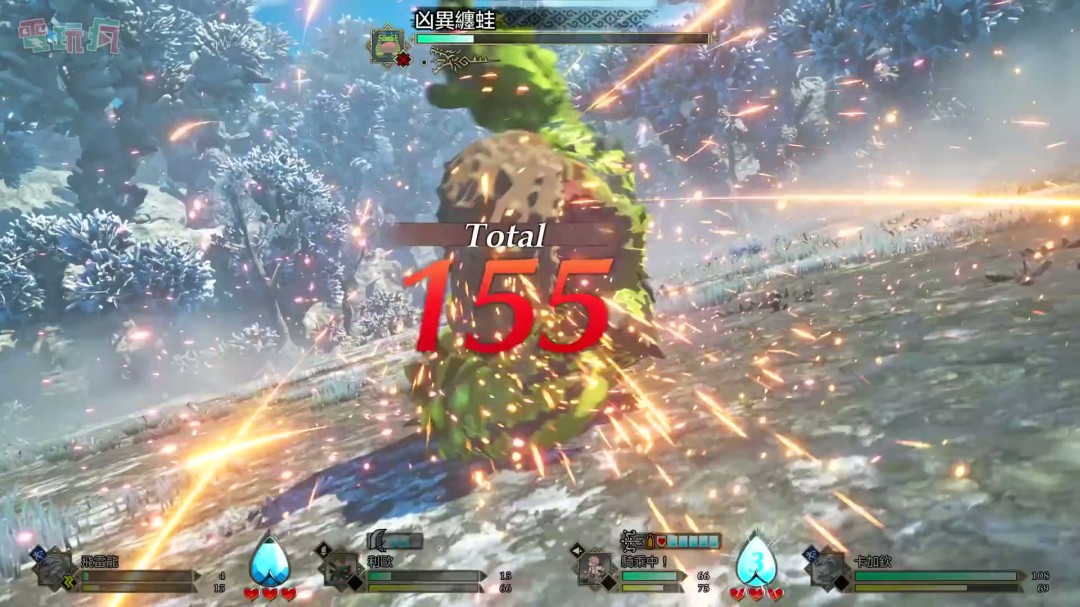Click the empty blue kinship gauge droplet
The height and width of the screenshot is (607, 1080).
(x=269, y=562)
